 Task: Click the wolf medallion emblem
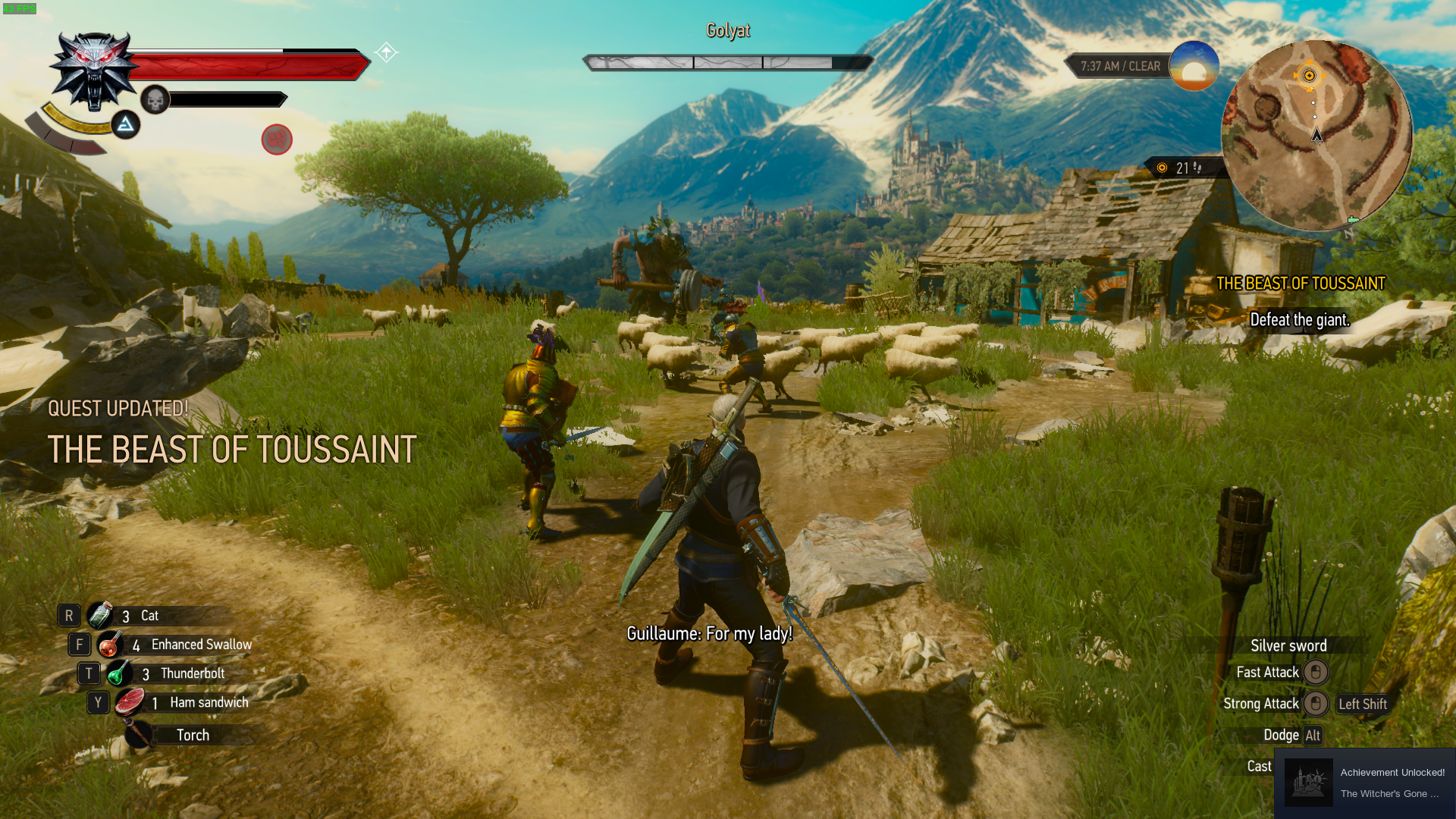[x=94, y=71]
